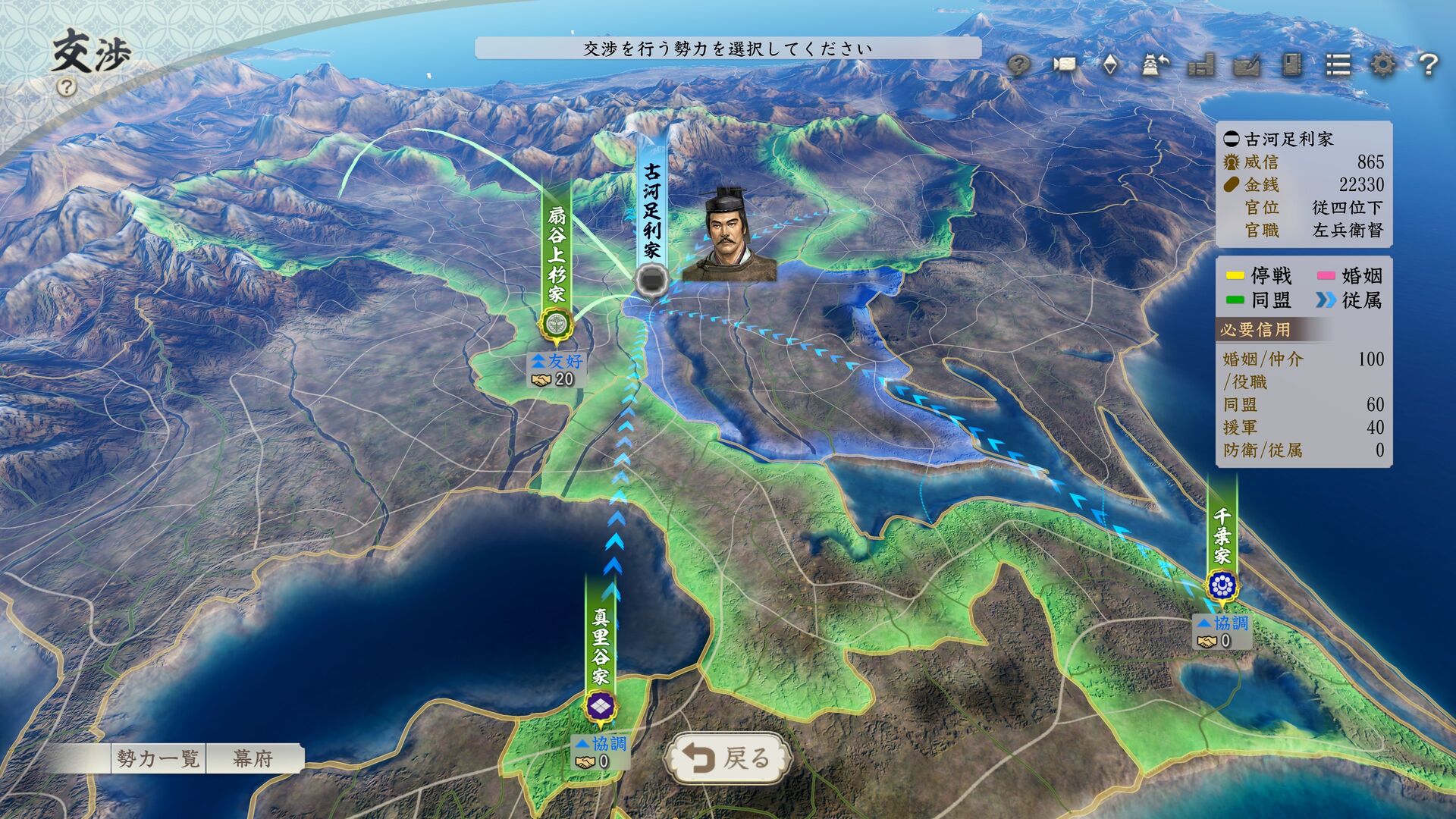Click the camera view icon
1456x819 pixels.
coord(1065,65)
